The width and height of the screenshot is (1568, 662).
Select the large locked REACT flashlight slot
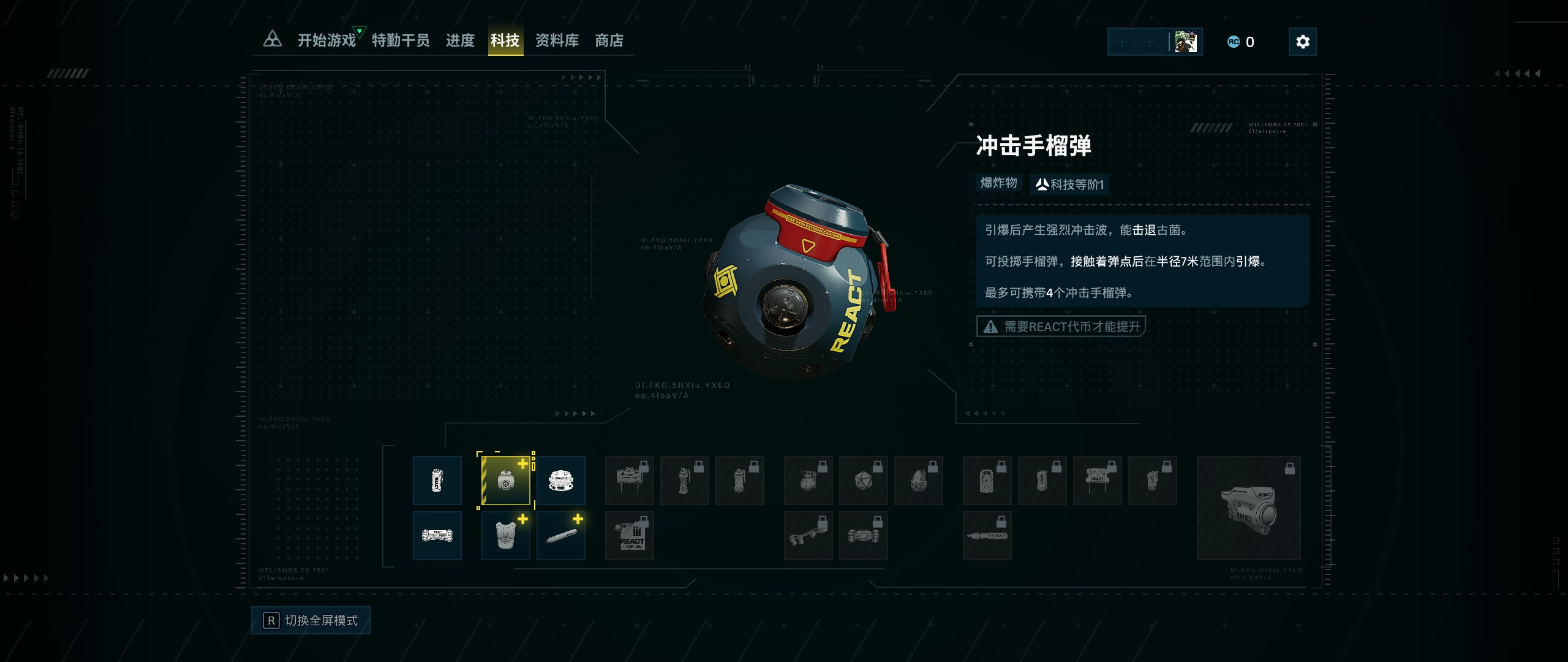click(1248, 508)
